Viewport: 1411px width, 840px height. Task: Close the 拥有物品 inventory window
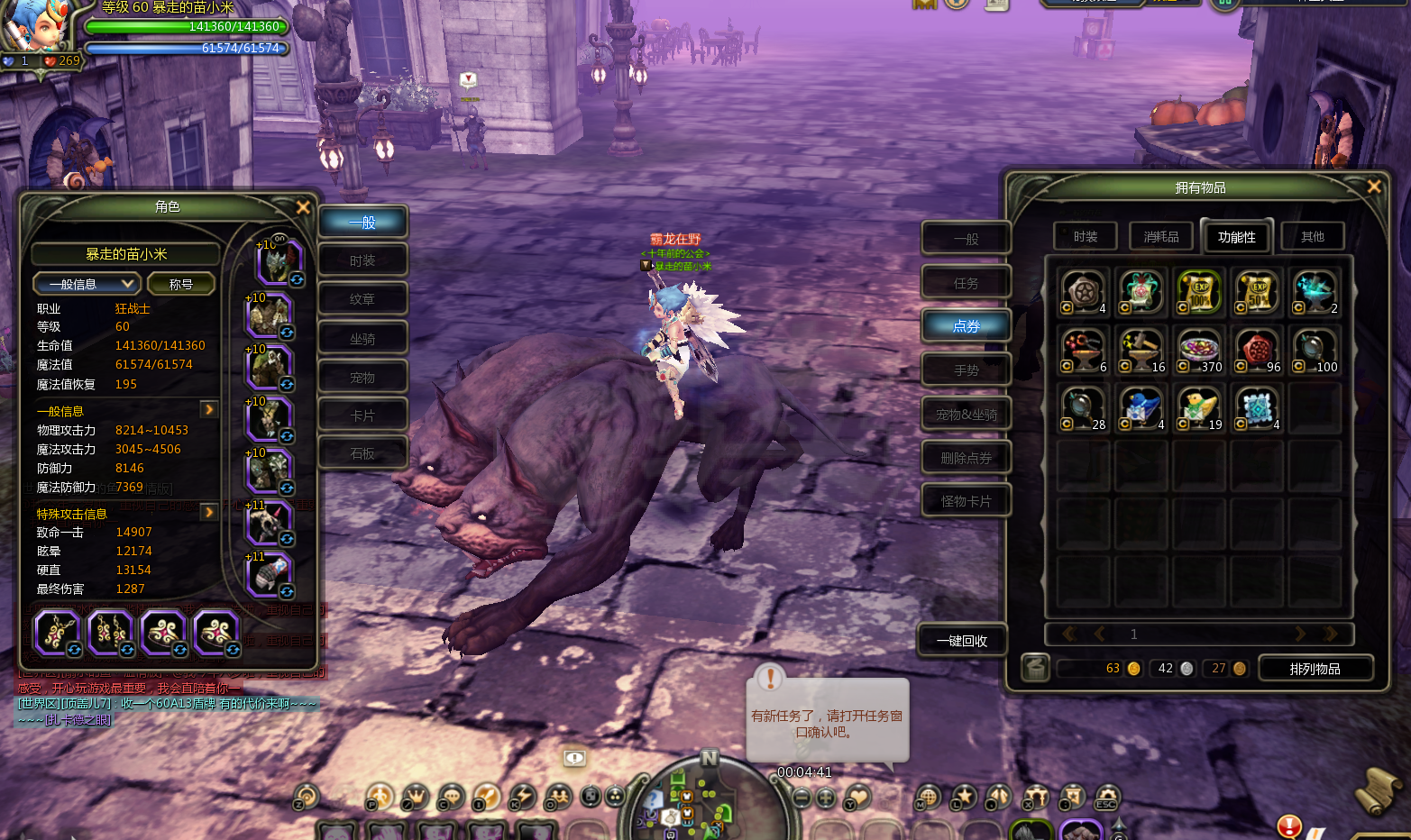1373,187
